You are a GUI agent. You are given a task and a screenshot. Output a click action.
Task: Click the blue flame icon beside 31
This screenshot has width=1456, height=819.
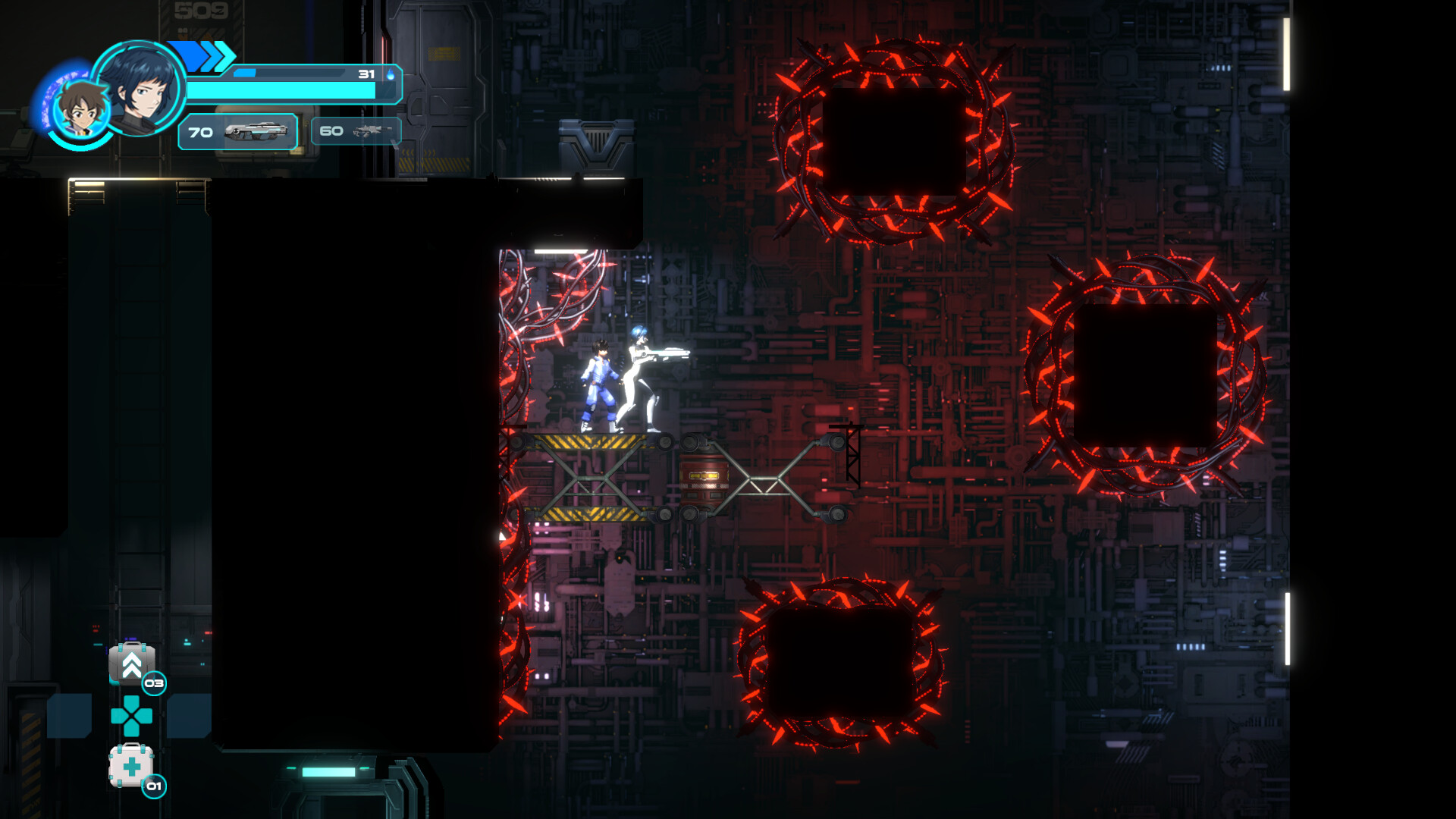pos(389,75)
